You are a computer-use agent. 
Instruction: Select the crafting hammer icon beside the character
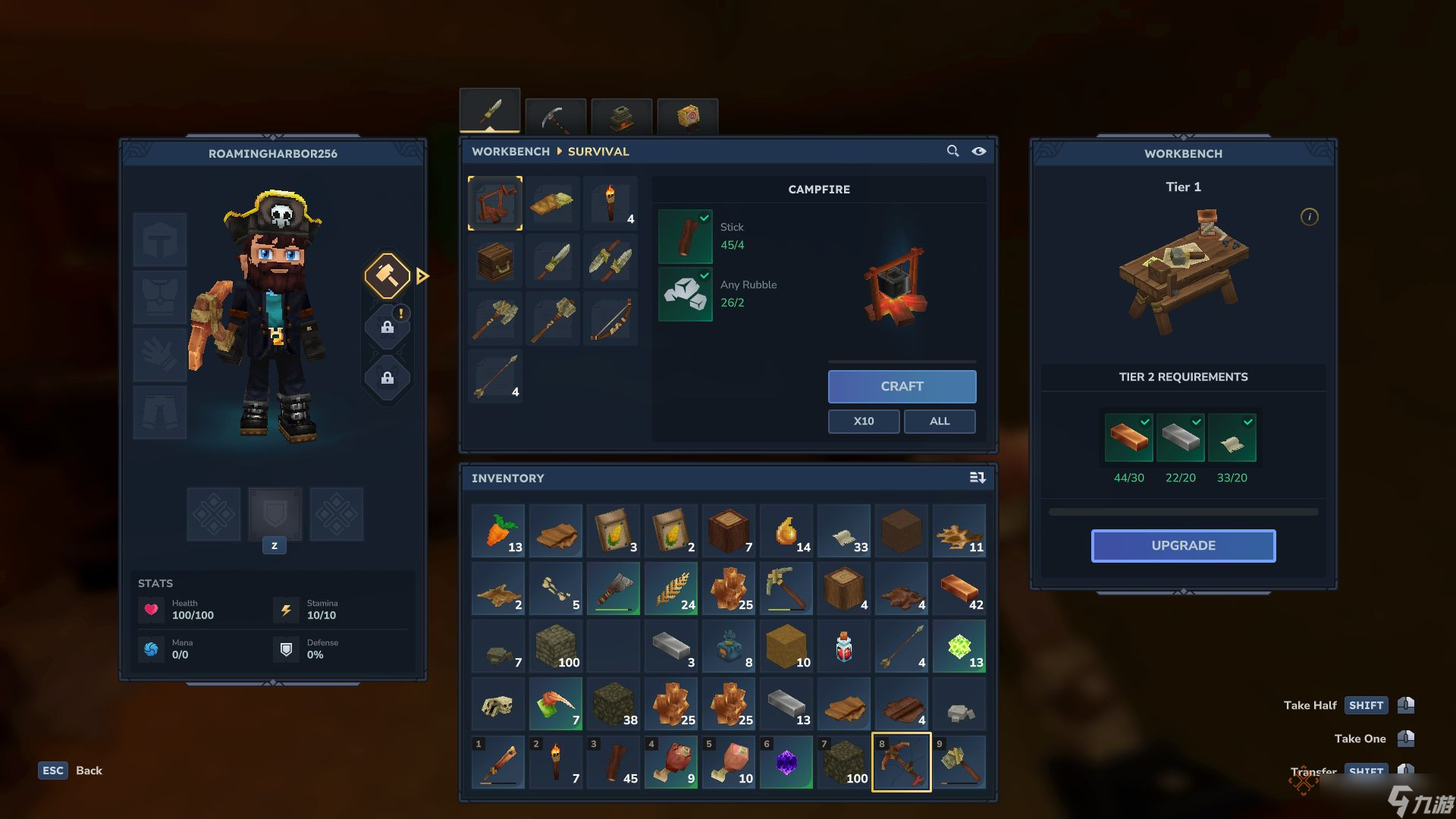tap(388, 277)
